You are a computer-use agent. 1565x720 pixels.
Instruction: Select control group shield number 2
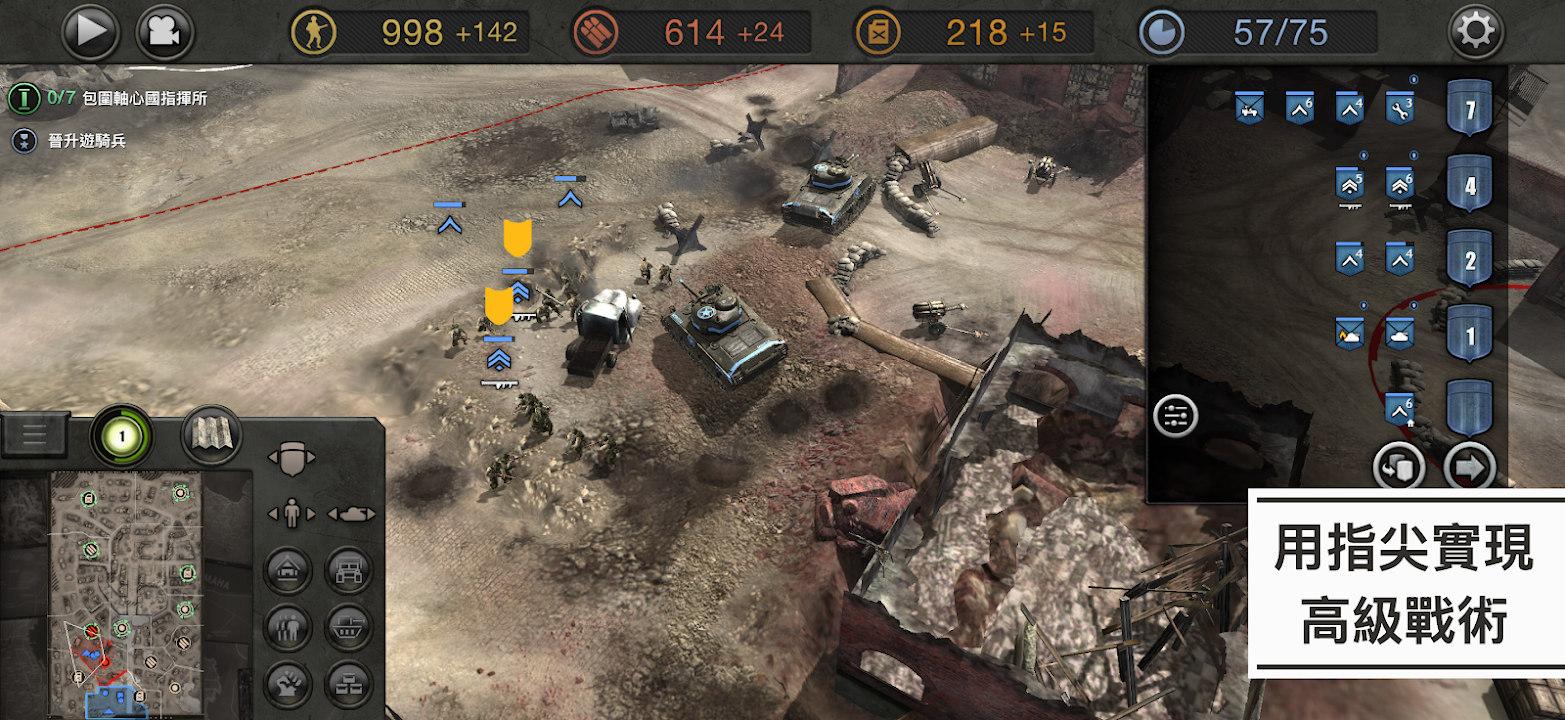point(1469,259)
